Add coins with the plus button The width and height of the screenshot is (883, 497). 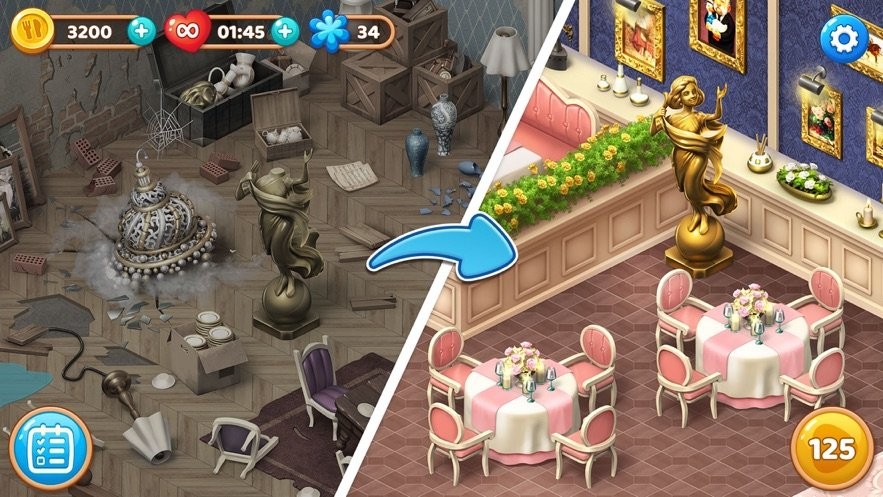(141, 31)
